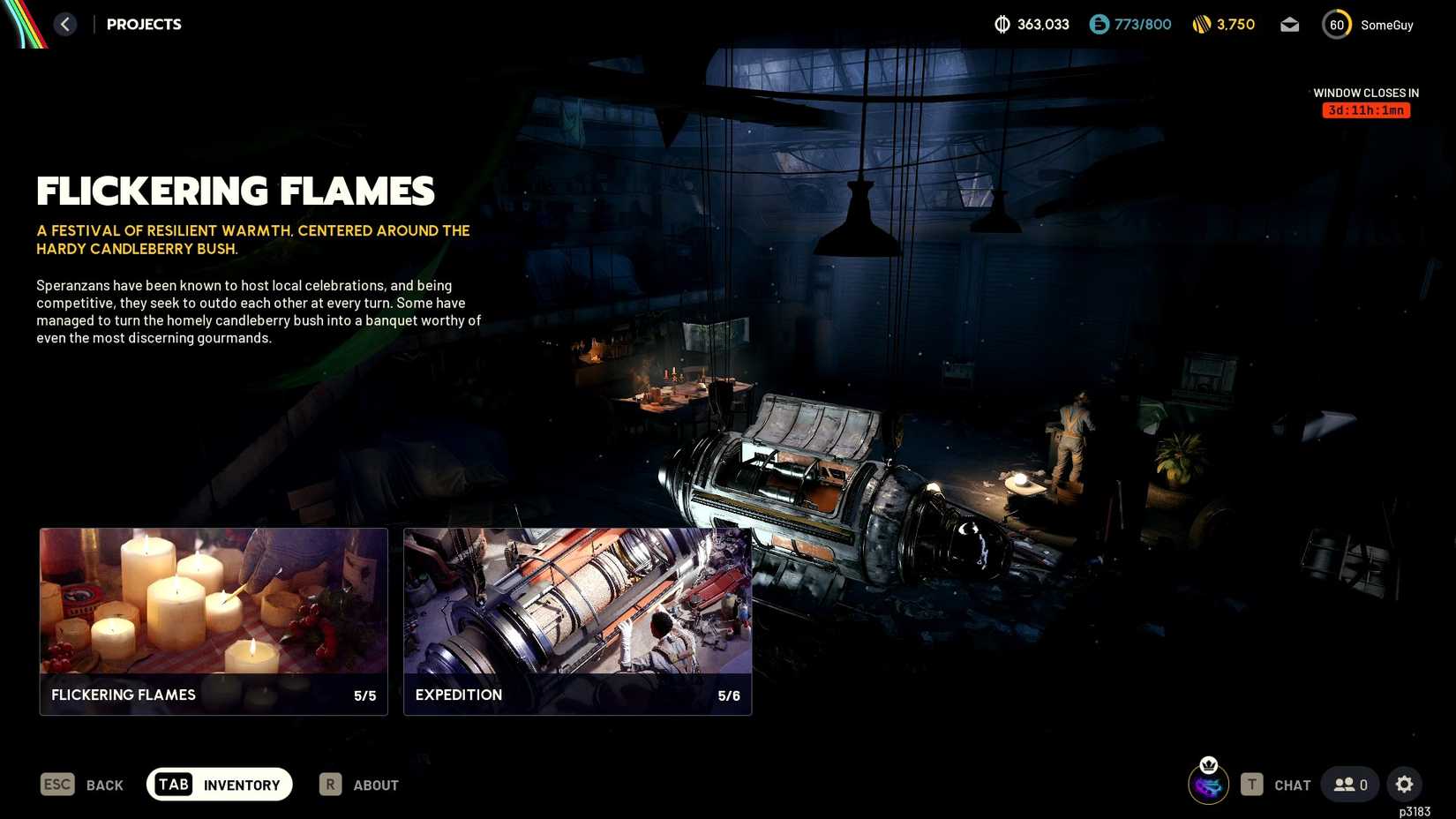Click the yellow credits icon beside 3,750
This screenshot has height=819, width=1456.
(x=1200, y=25)
